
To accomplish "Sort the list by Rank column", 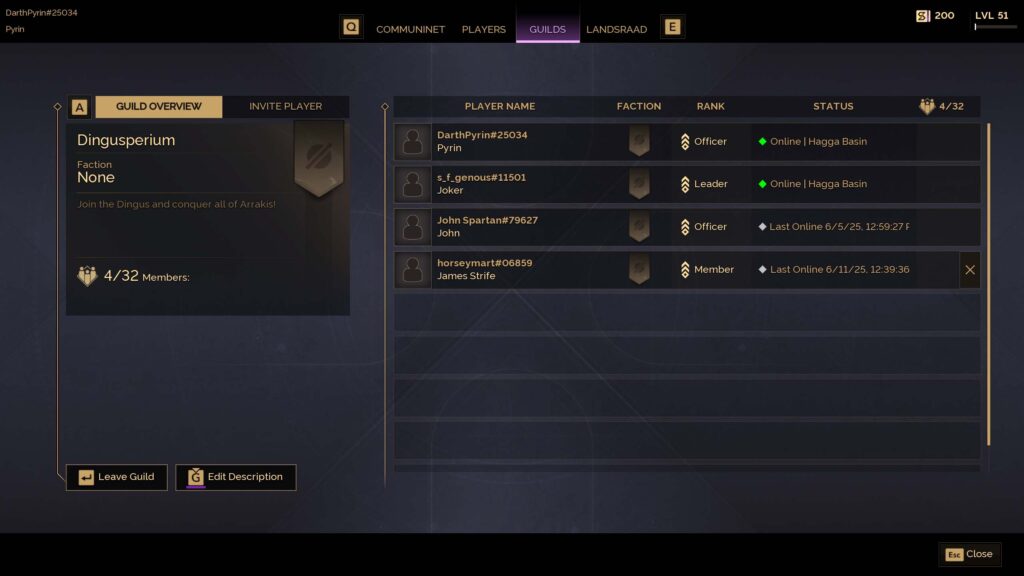I will pos(710,106).
